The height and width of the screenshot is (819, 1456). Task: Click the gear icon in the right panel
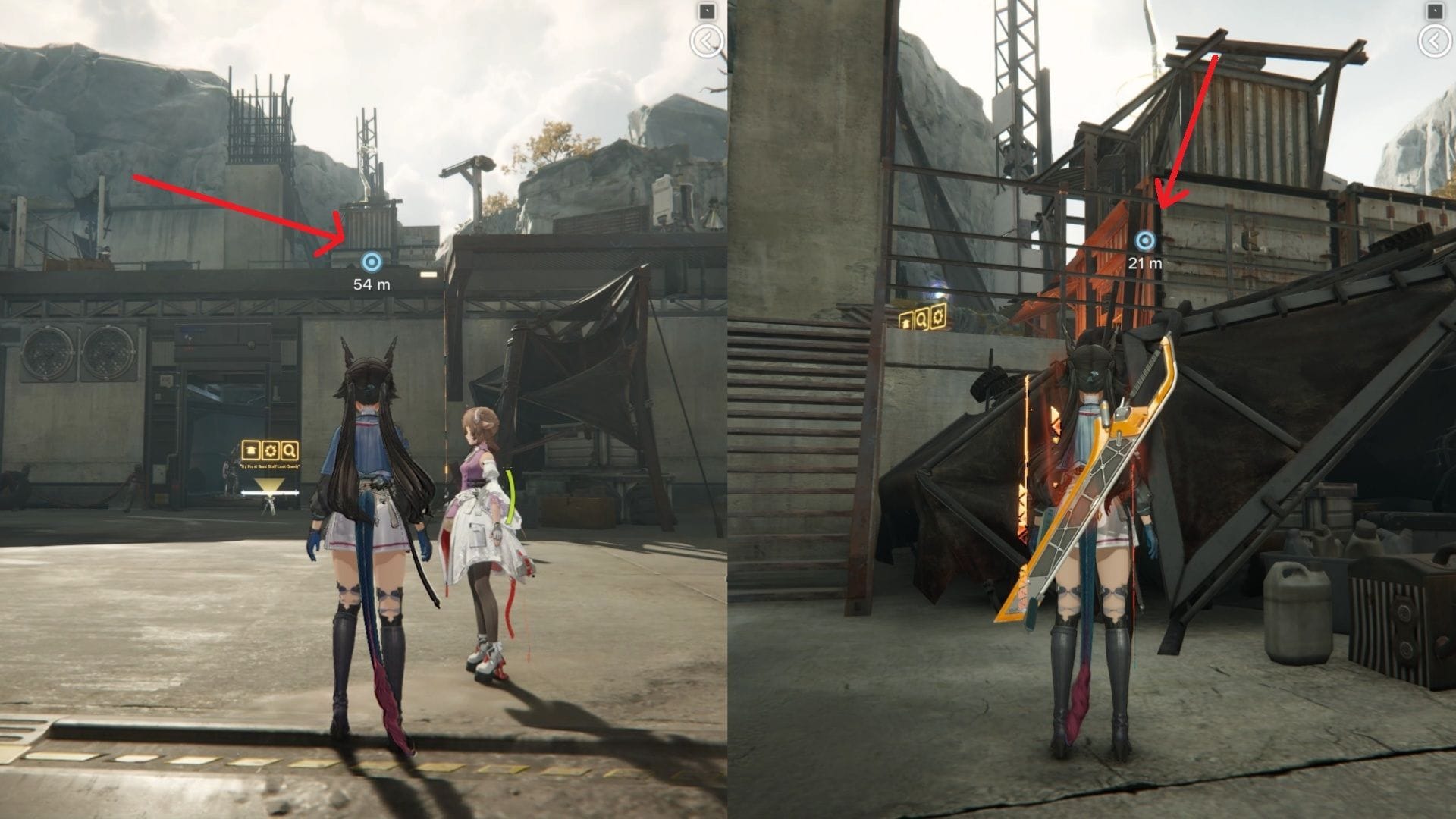pos(939,318)
